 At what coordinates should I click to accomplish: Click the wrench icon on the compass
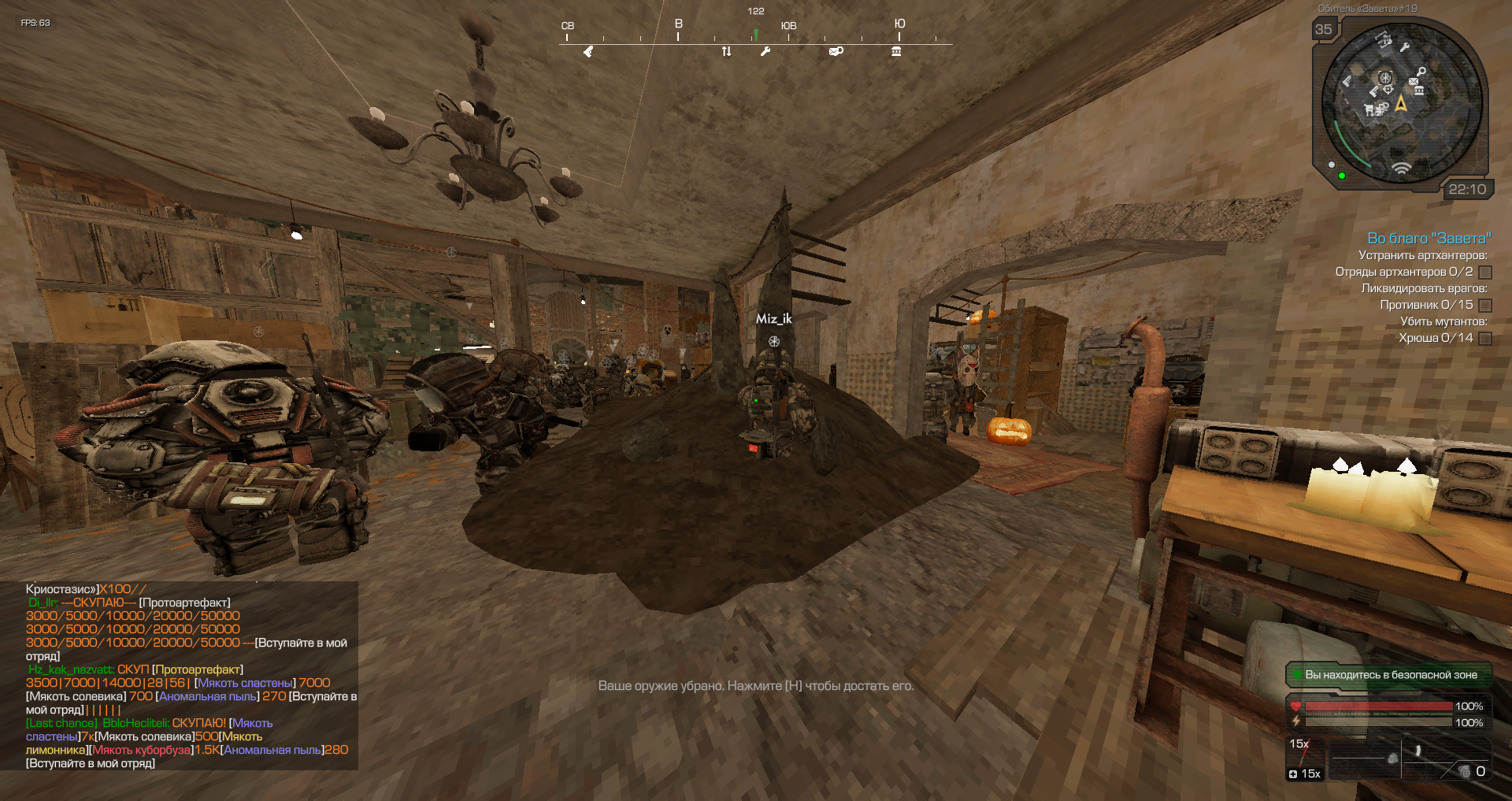coord(765,51)
